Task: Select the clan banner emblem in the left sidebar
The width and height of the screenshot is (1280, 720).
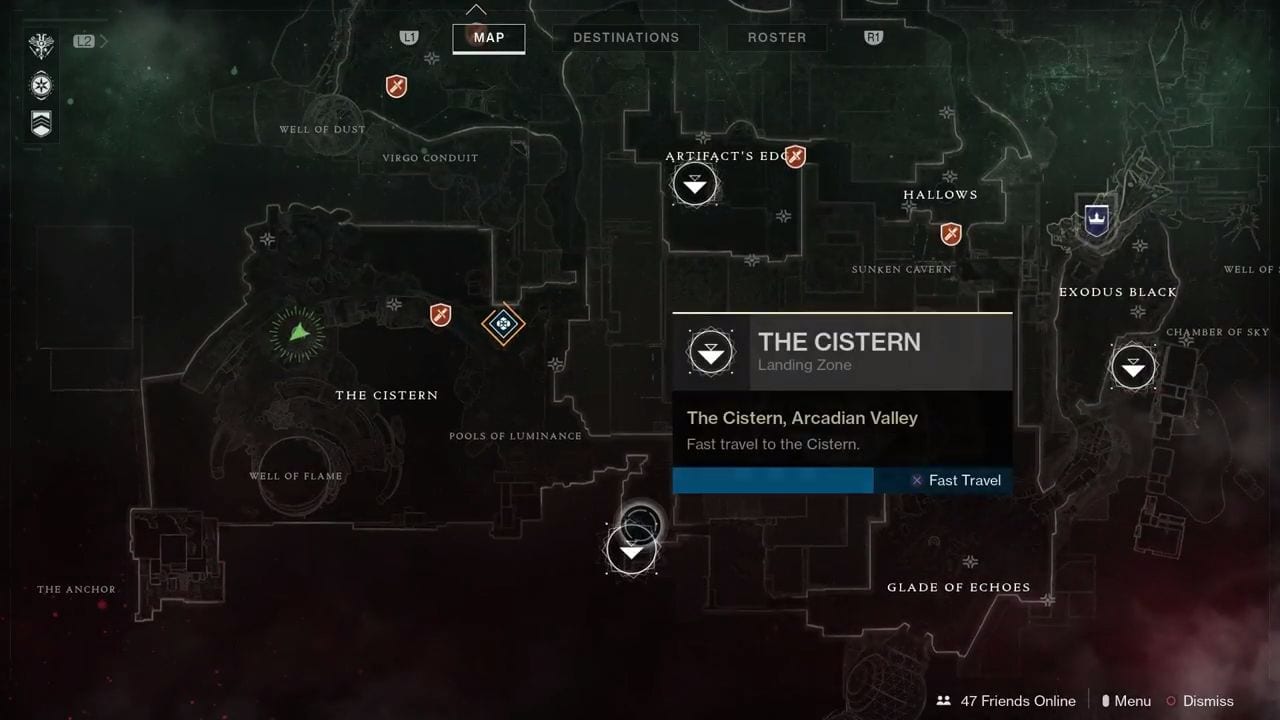Action: [x=41, y=45]
